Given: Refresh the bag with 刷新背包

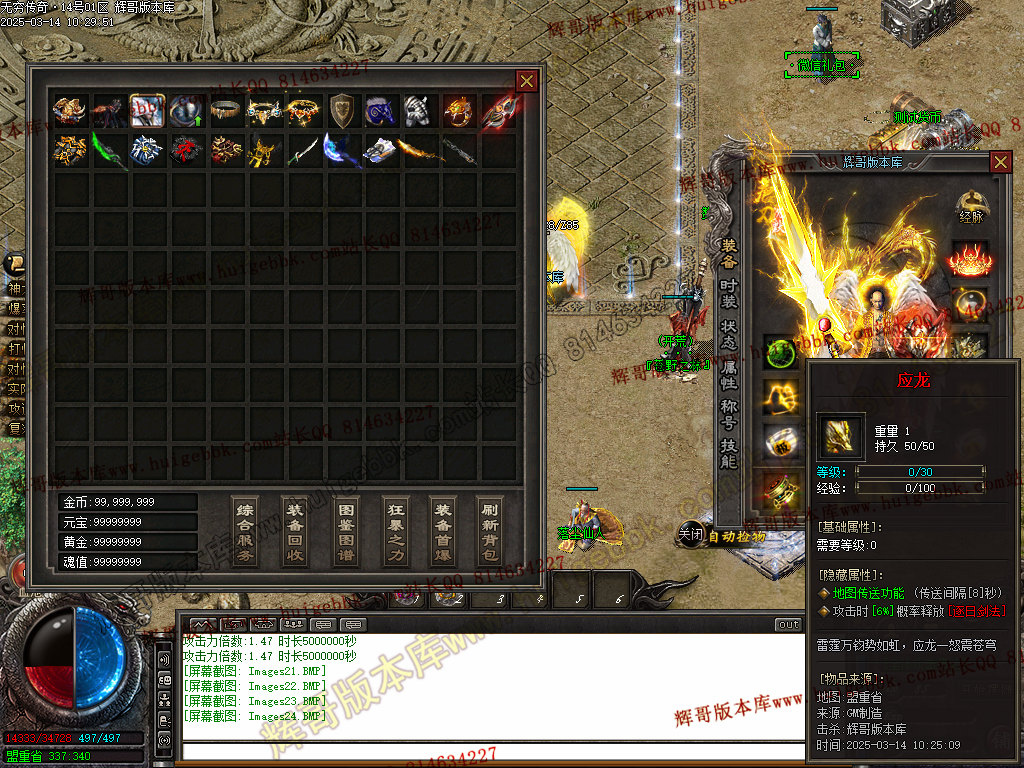Looking at the screenshot, I should [x=490, y=531].
